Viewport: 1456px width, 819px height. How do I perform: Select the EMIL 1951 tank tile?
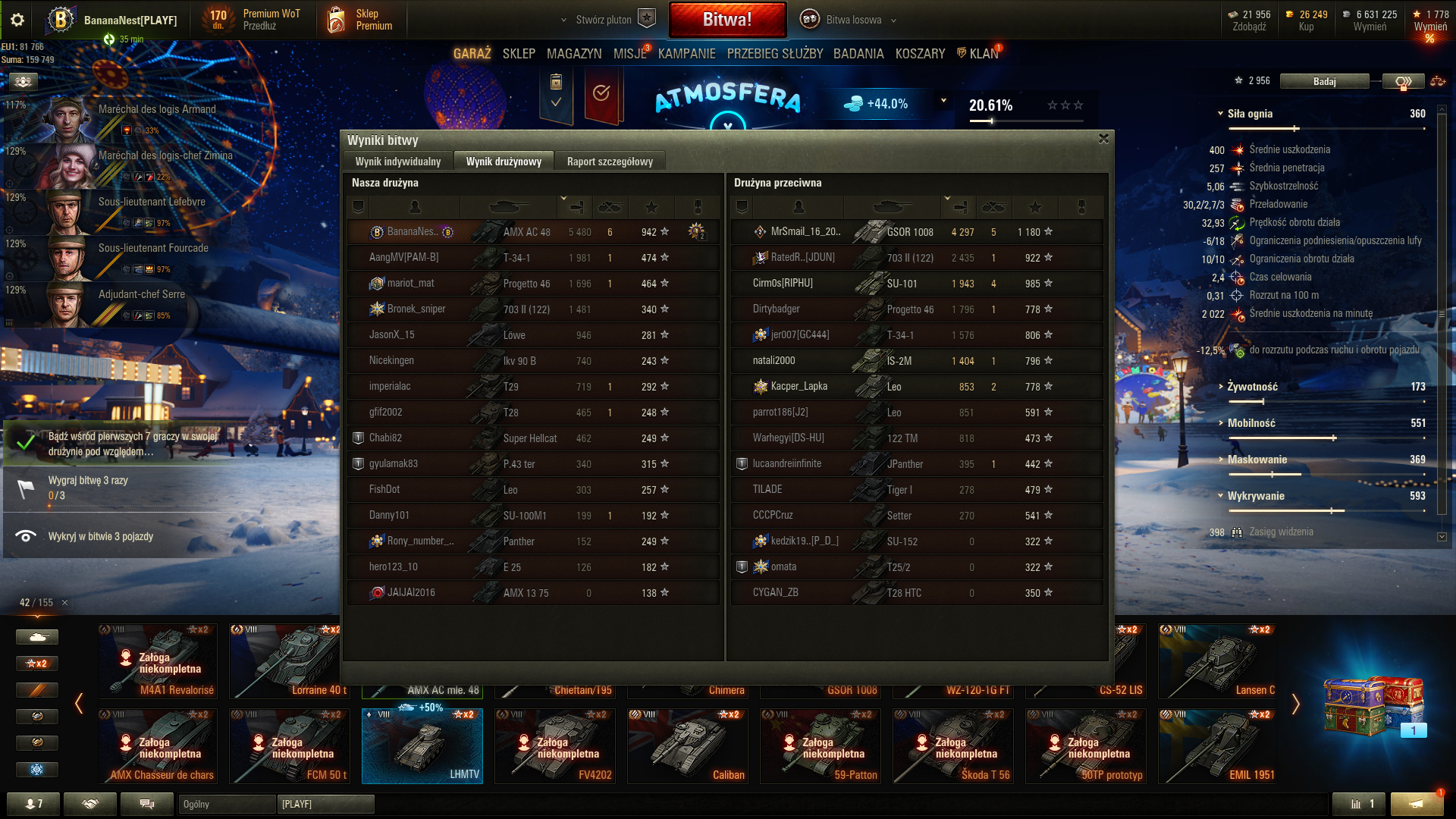click(1216, 746)
